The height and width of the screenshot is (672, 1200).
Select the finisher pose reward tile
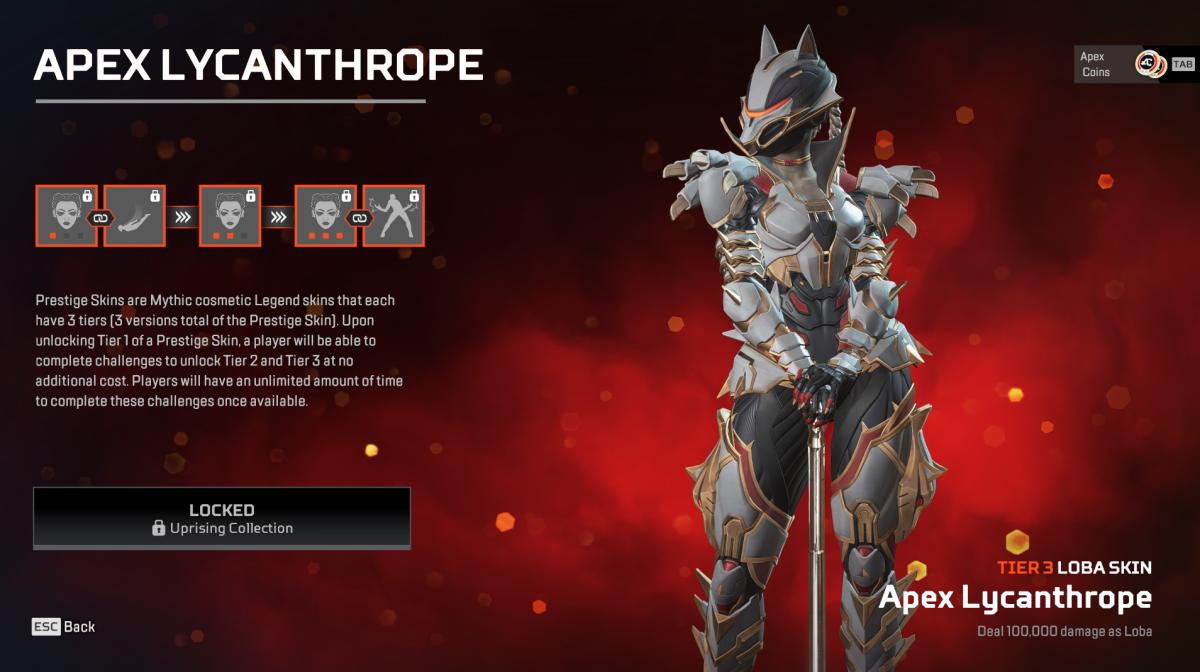(393, 215)
